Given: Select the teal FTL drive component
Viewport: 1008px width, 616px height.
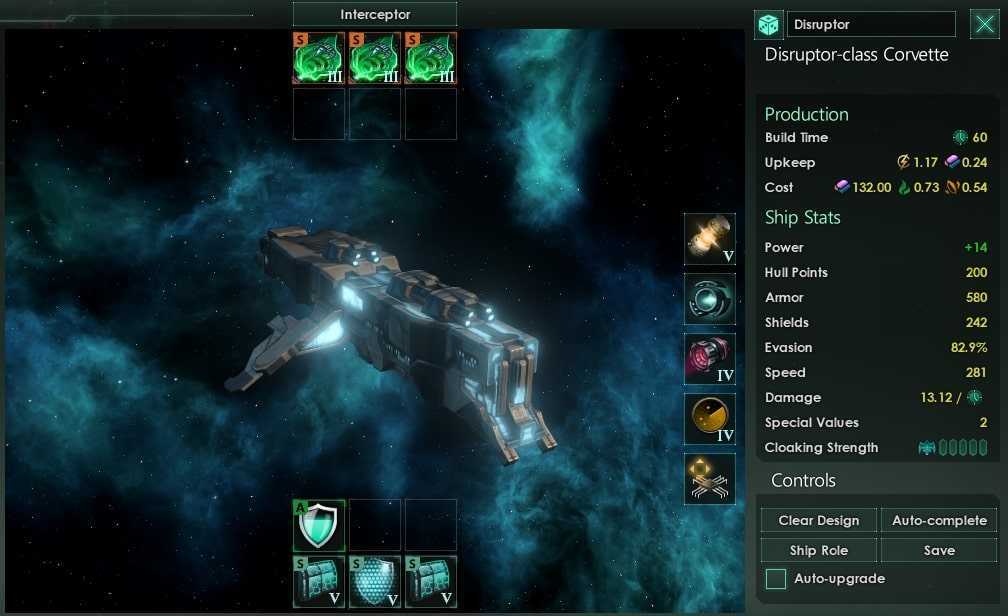Looking at the screenshot, I should [709, 298].
